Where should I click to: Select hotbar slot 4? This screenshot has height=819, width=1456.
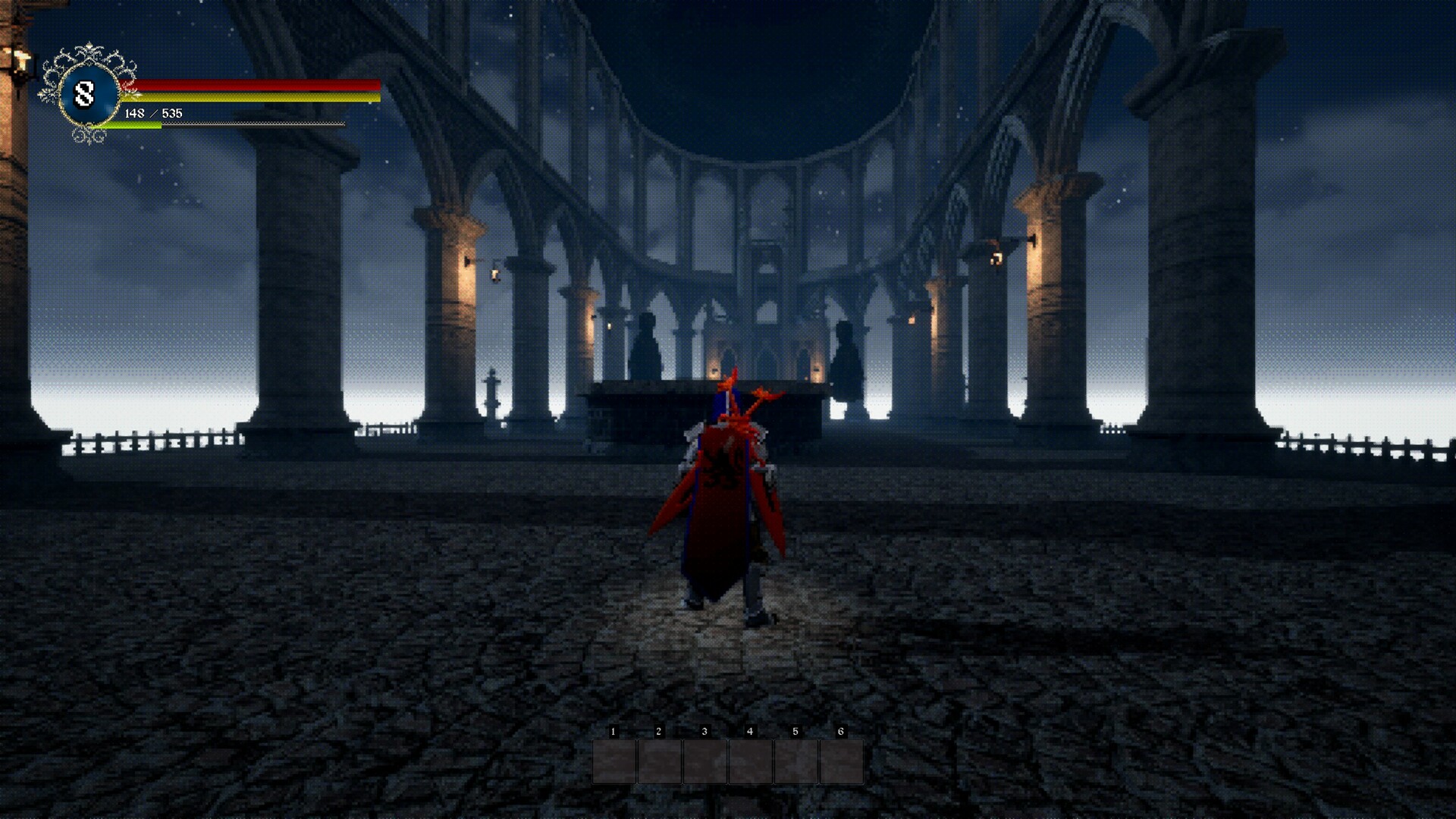(x=748, y=761)
